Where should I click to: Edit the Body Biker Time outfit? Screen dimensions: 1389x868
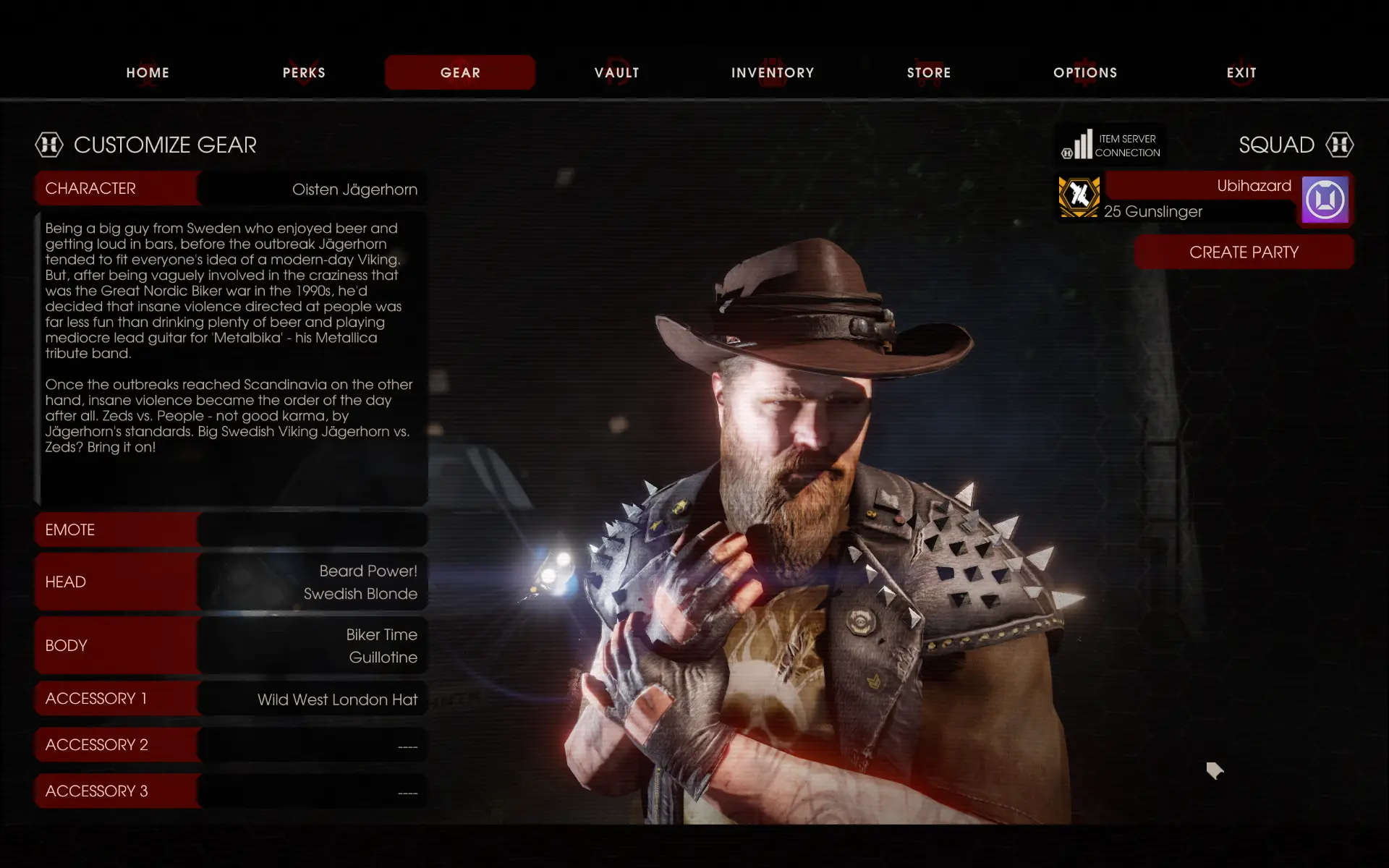[231, 645]
